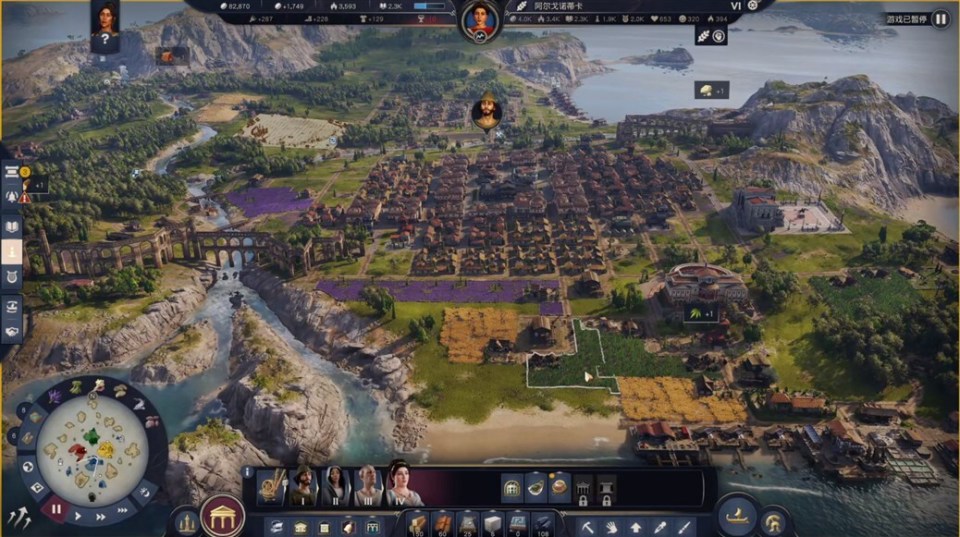Set game speed to double fast-forward
960x537 pixels.
pos(102,517)
